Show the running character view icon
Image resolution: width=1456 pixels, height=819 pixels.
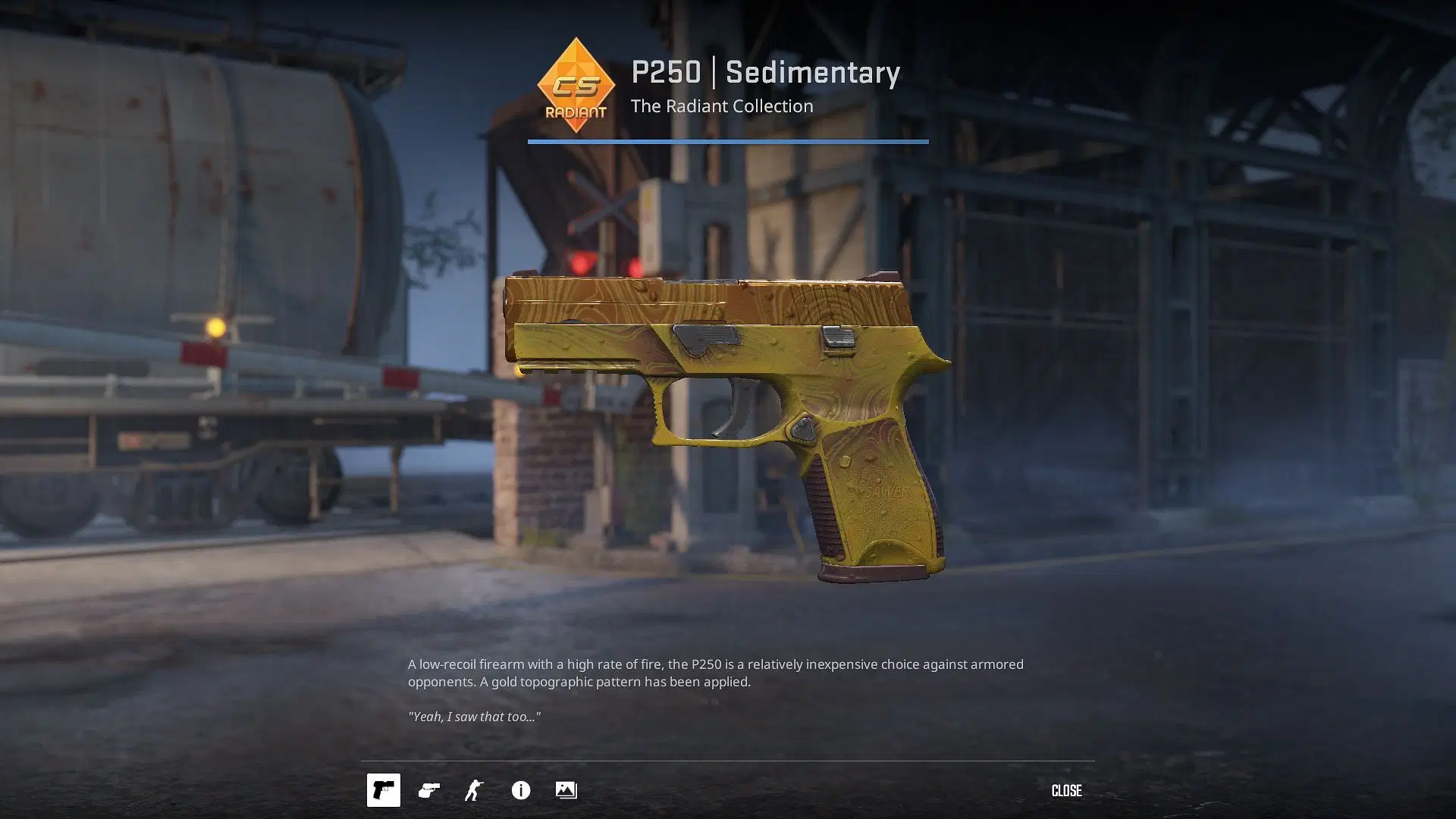(474, 790)
